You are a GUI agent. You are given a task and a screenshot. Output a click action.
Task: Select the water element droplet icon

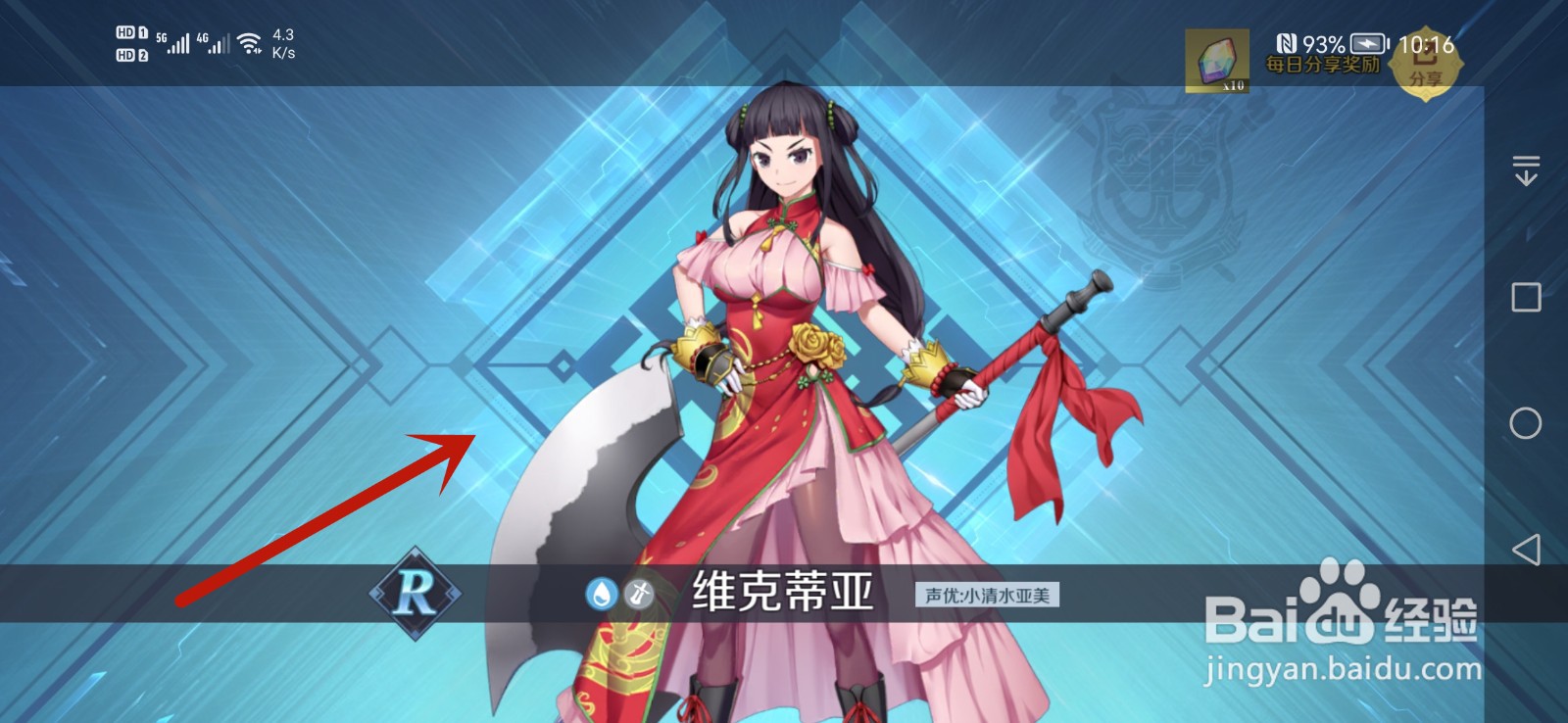pyautogui.click(x=602, y=592)
